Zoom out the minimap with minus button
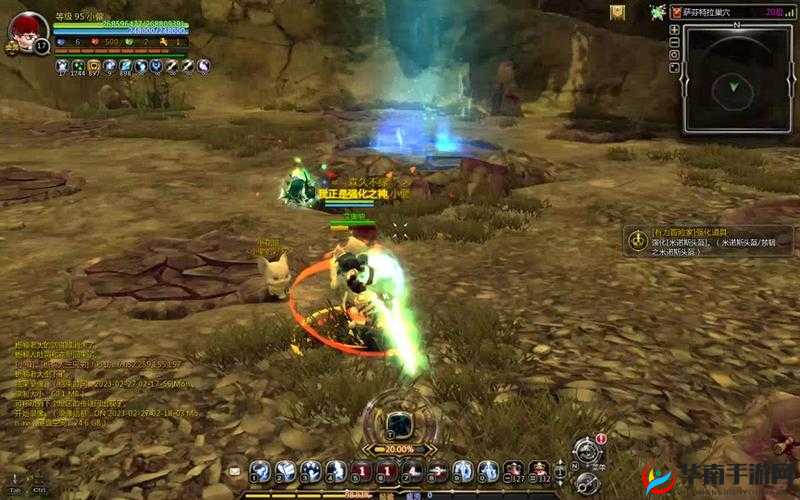Image resolution: width=800 pixels, height=500 pixels. click(675, 43)
